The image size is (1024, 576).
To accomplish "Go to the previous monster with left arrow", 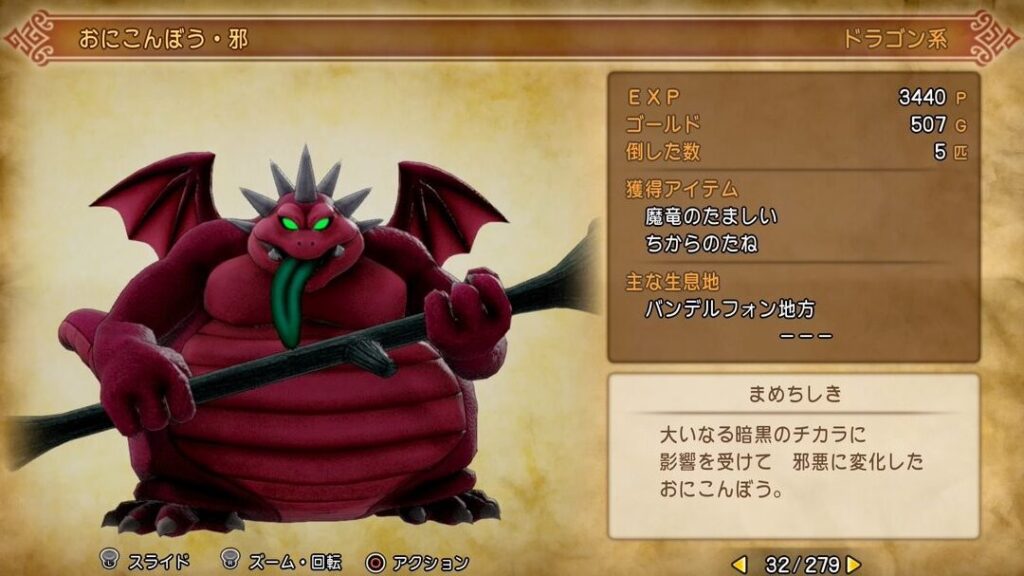I will (740, 564).
